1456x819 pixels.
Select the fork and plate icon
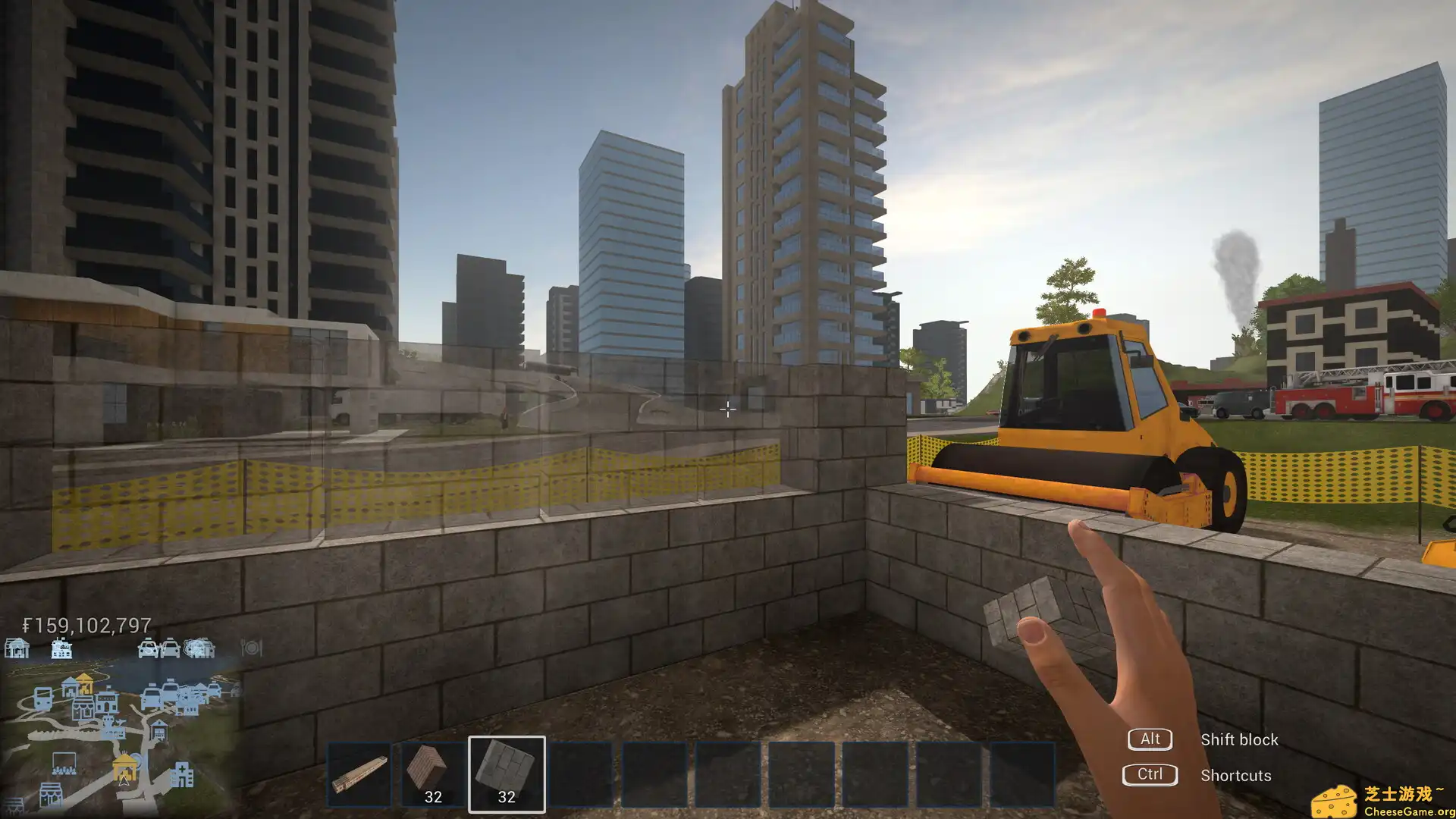tap(251, 648)
